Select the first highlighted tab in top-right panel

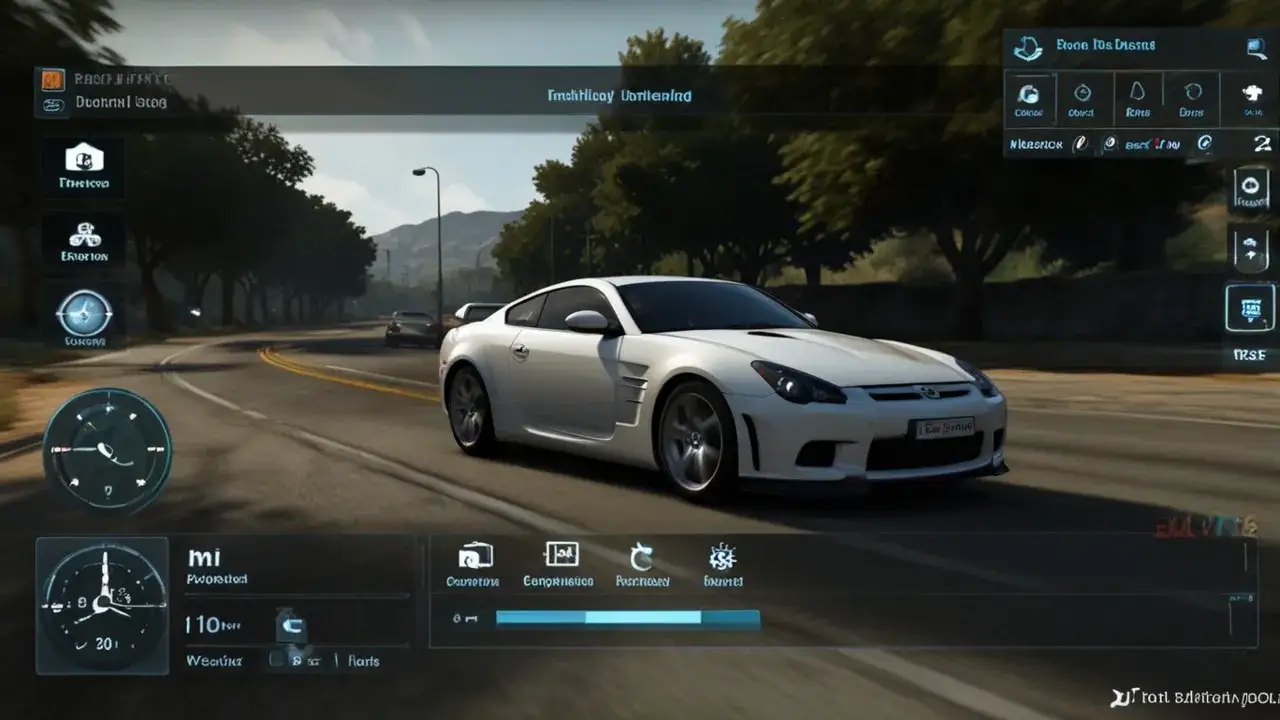(1029, 99)
